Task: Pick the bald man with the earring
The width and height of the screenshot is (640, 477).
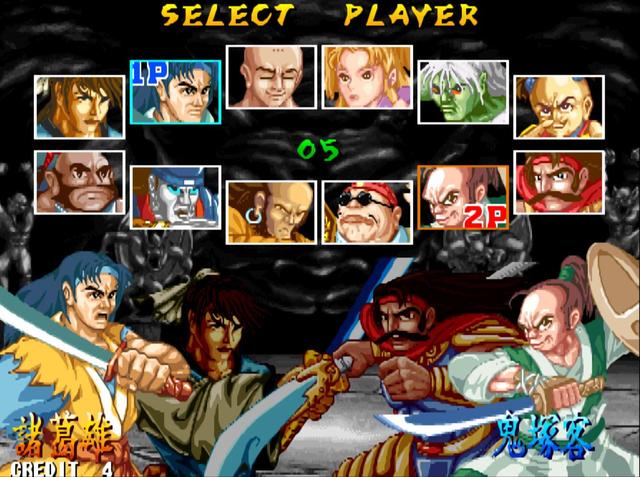Action: pos(271,212)
